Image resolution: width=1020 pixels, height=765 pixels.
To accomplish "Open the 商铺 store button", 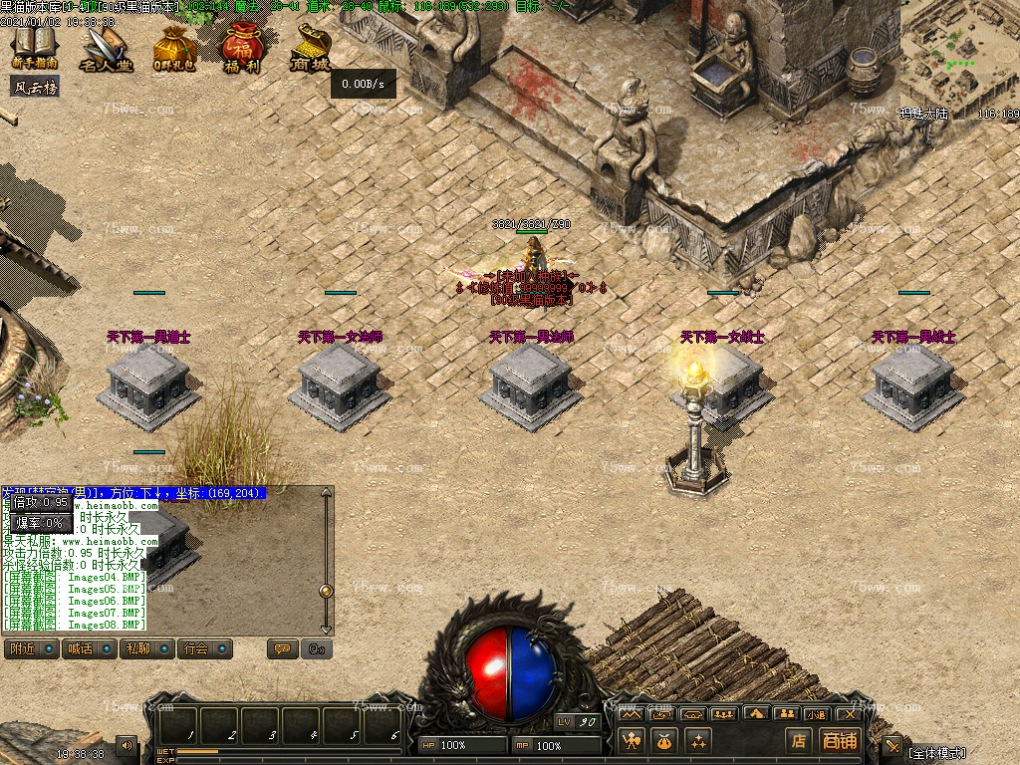I will 838,741.
